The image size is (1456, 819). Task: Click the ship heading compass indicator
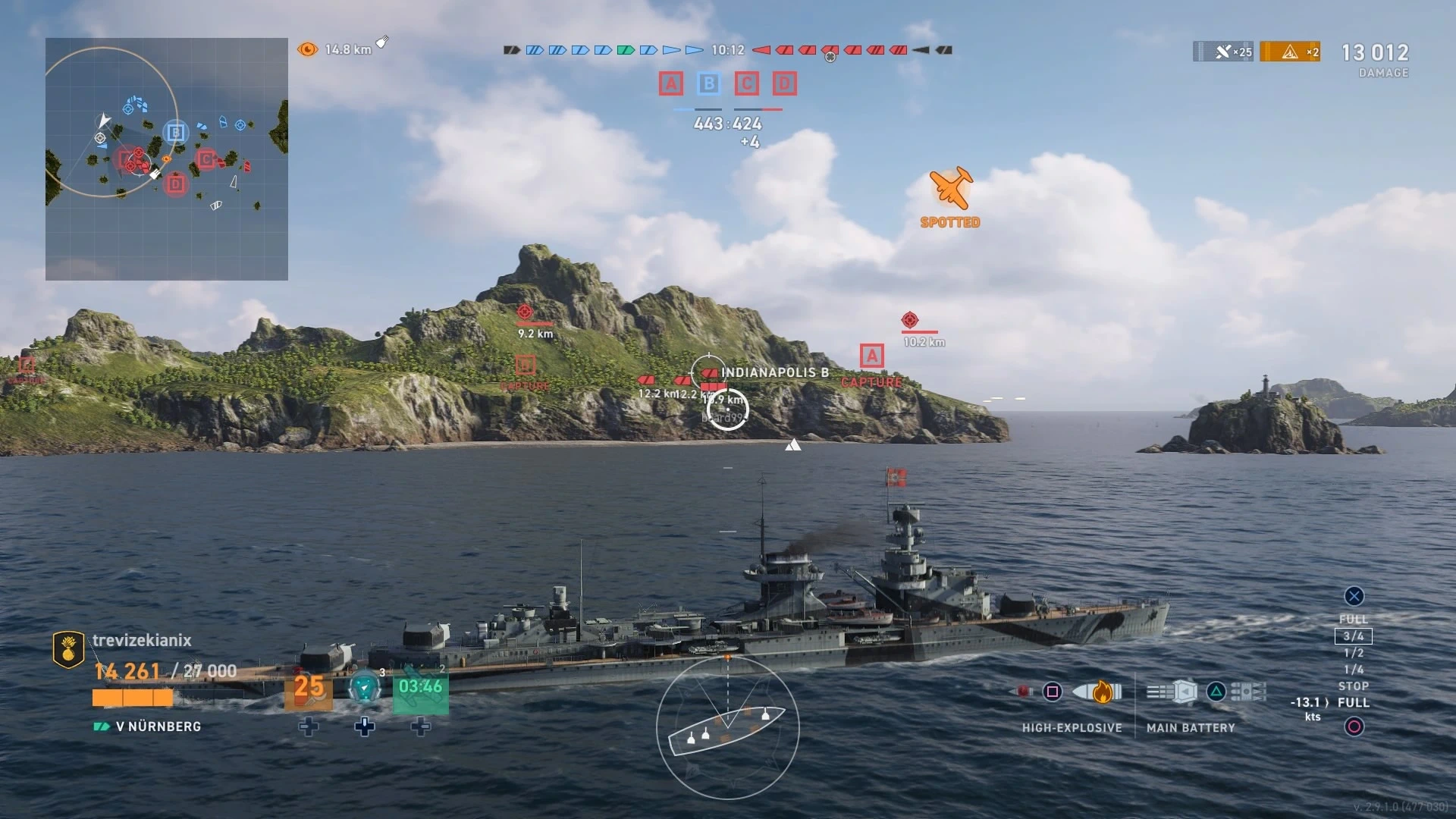click(727, 726)
